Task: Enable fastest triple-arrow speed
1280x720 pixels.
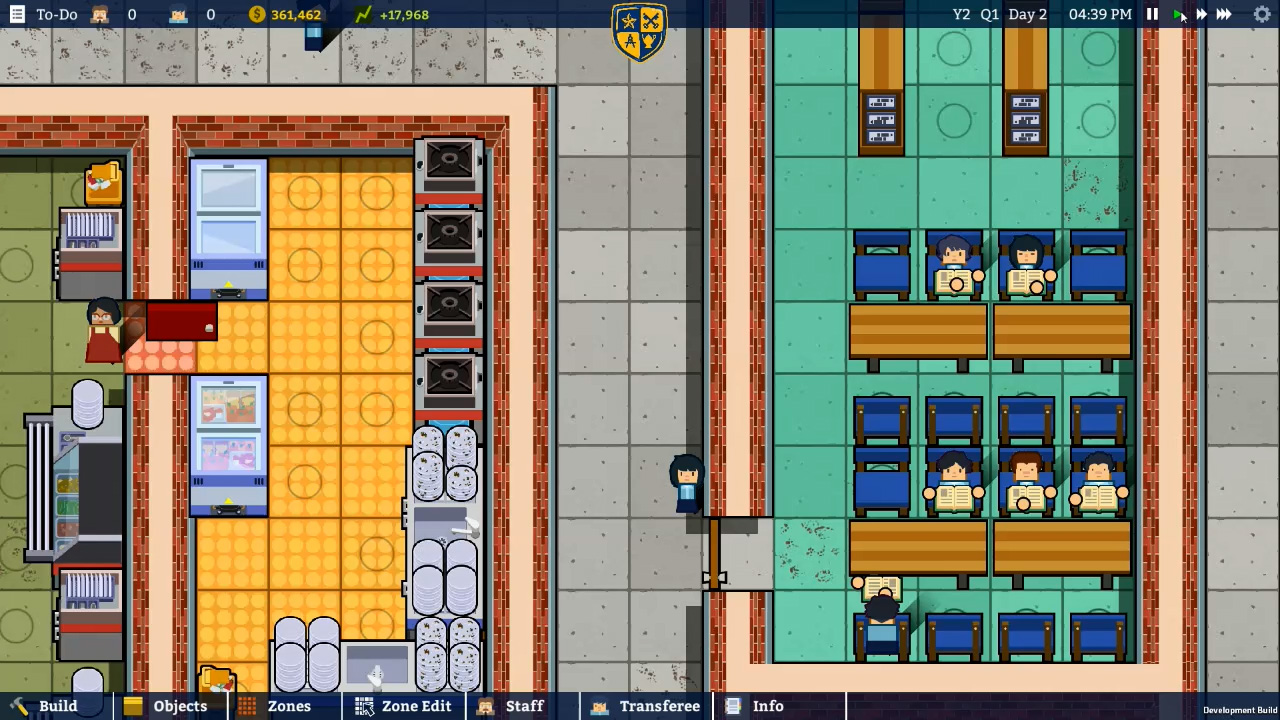Action: point(1225,14)
